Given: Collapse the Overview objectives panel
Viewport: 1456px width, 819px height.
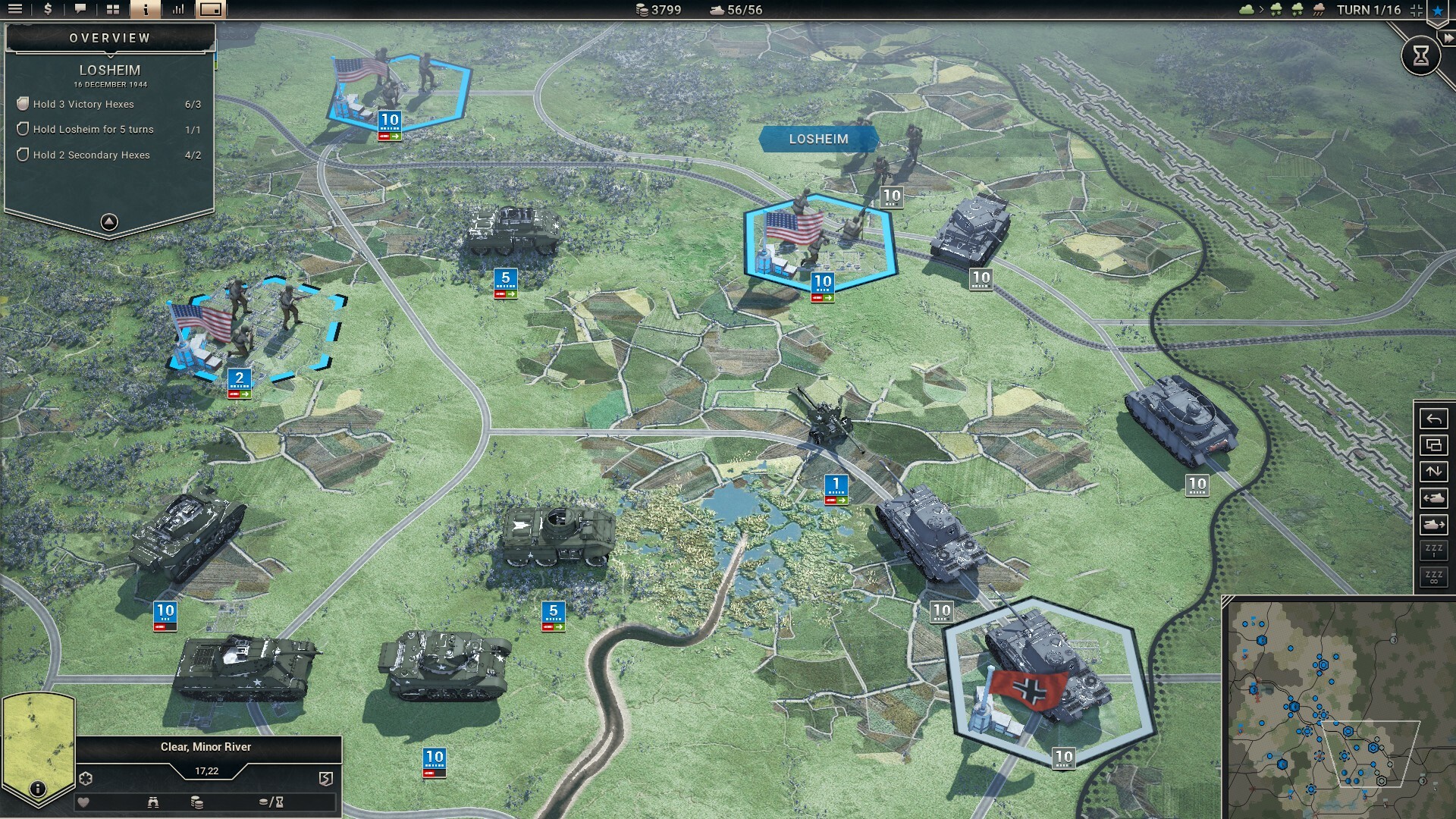Looking at the screenshot, I should click(x=109, y=221).
